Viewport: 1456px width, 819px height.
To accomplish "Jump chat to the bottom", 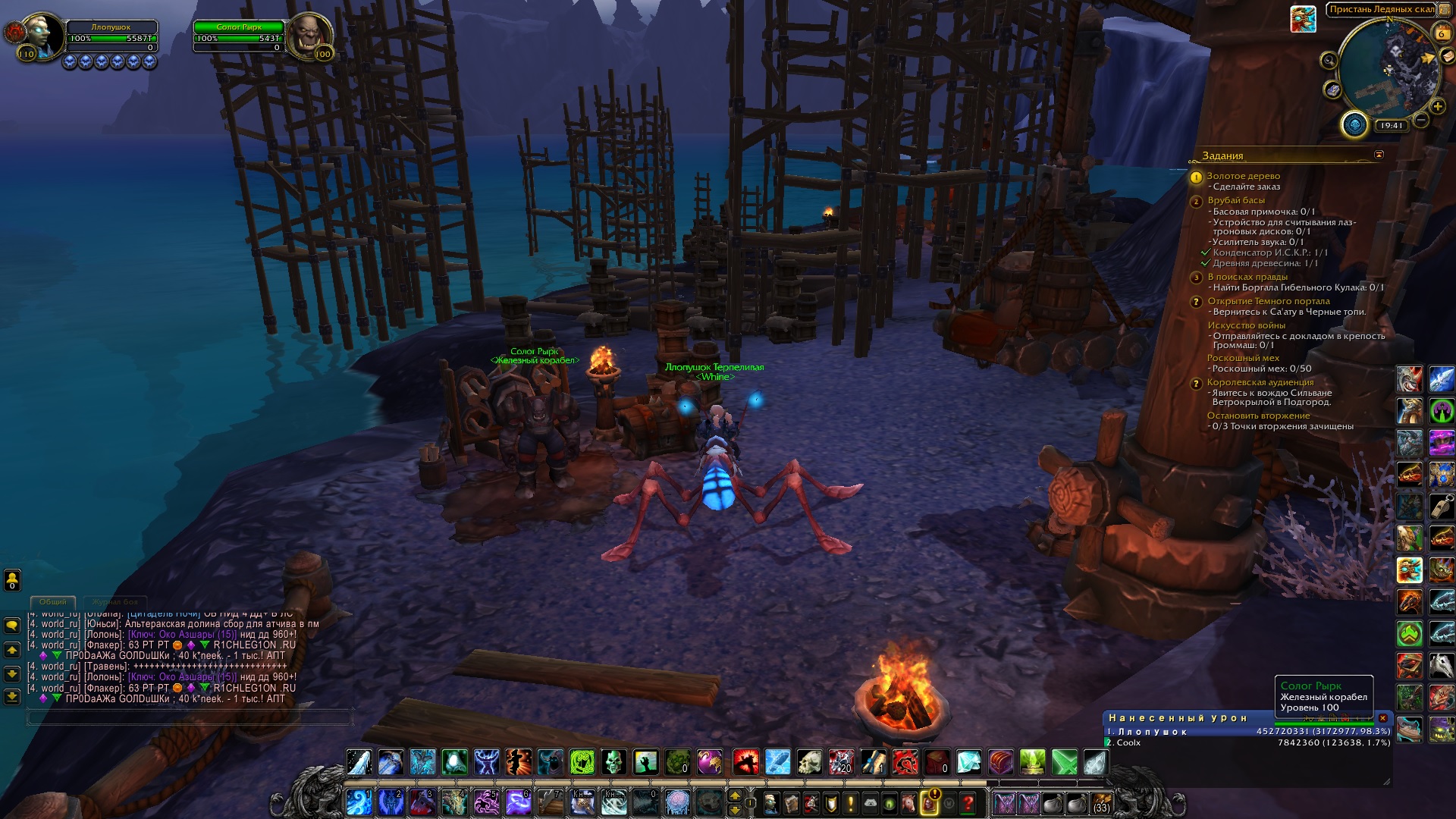I will click(12, 696).
